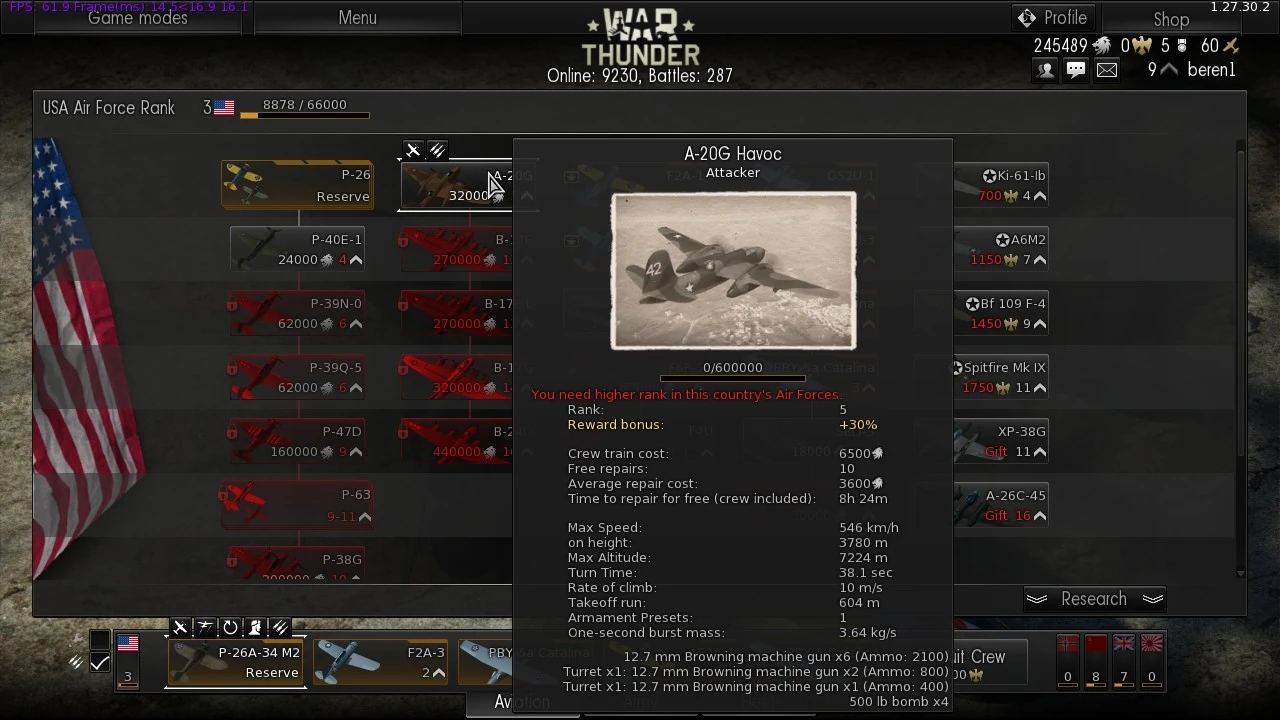Viewport: 1280px width, 720px height.
Task: Click the A-20G Havoc research progress bar
Action: (x=732, y=379)
